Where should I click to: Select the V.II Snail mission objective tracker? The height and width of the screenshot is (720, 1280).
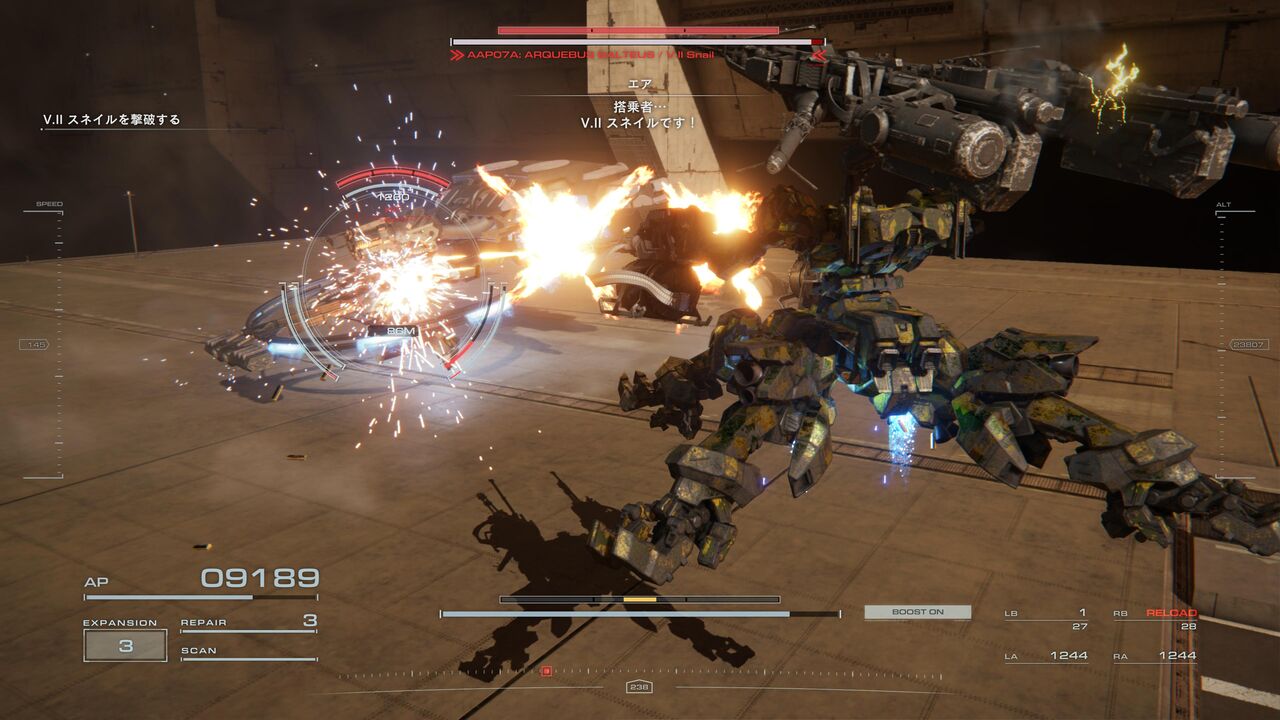click(112, 120)
